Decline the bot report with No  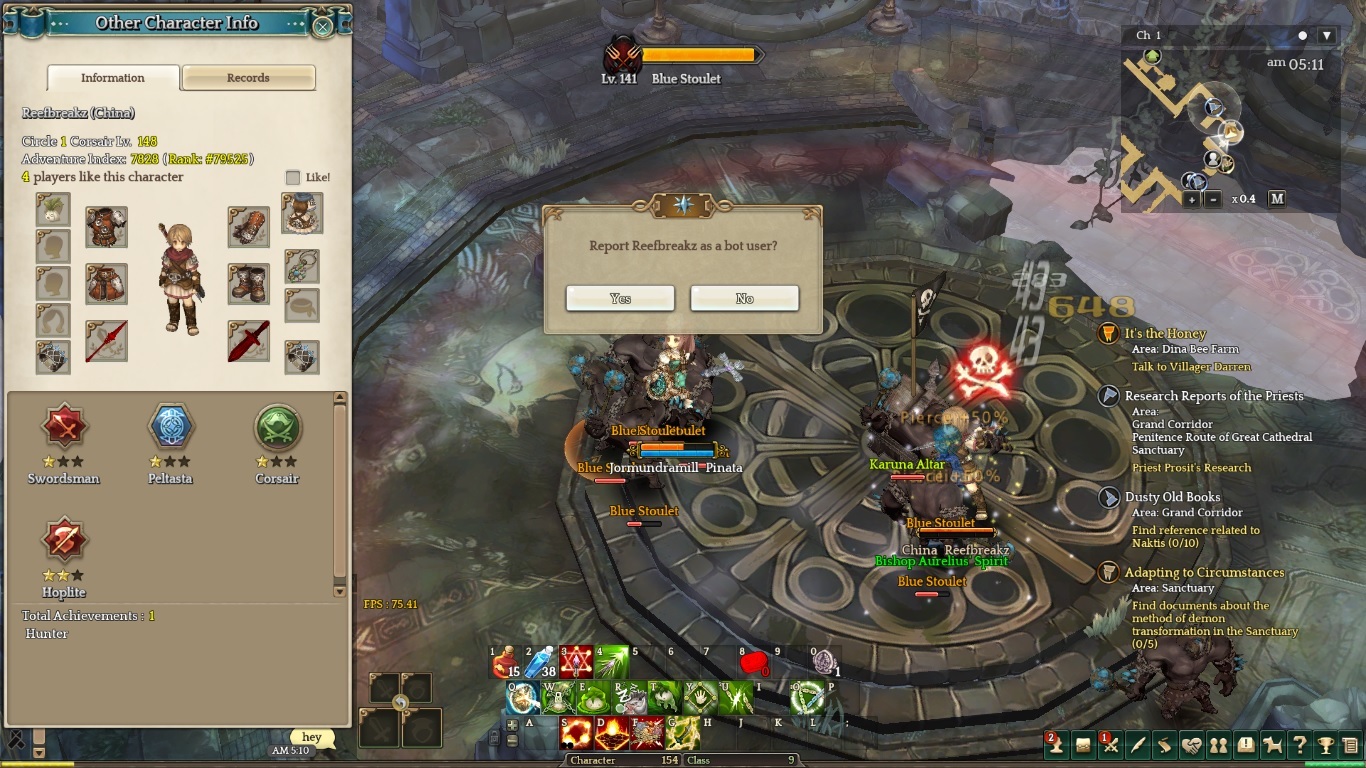(744, 298)
